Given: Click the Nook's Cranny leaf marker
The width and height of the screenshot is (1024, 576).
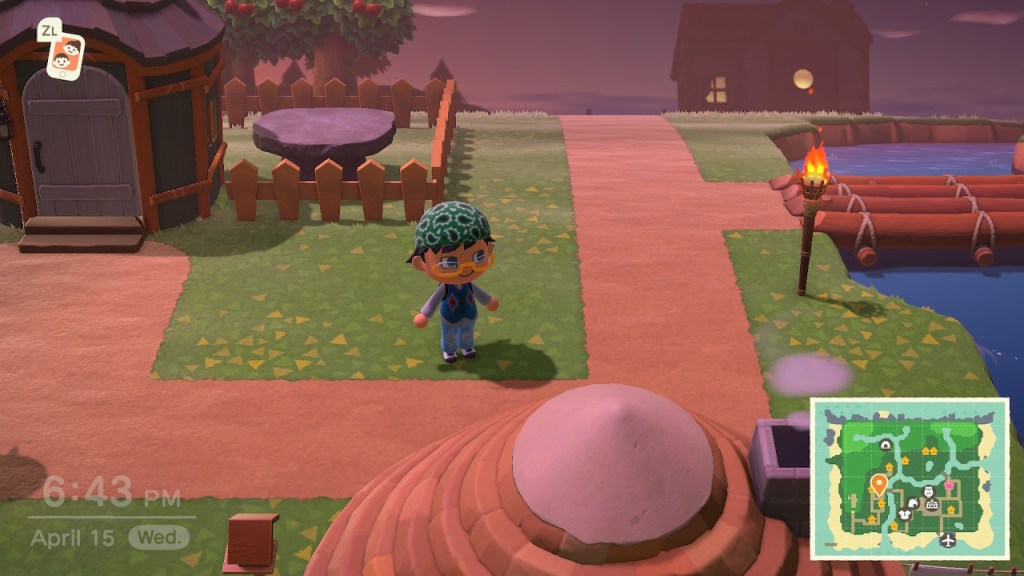Looking at the screenshot, I should [913, 502].
